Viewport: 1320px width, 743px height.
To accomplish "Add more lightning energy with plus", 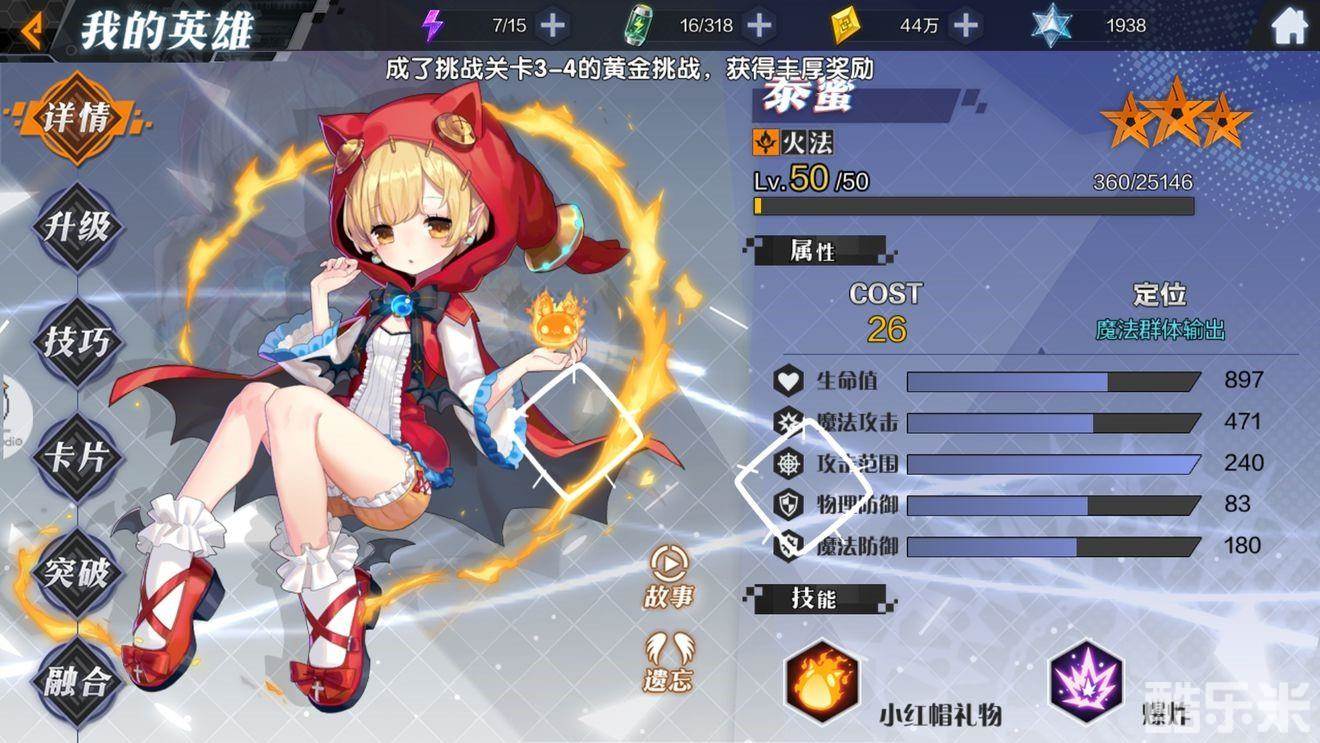I will coord(552,25).
